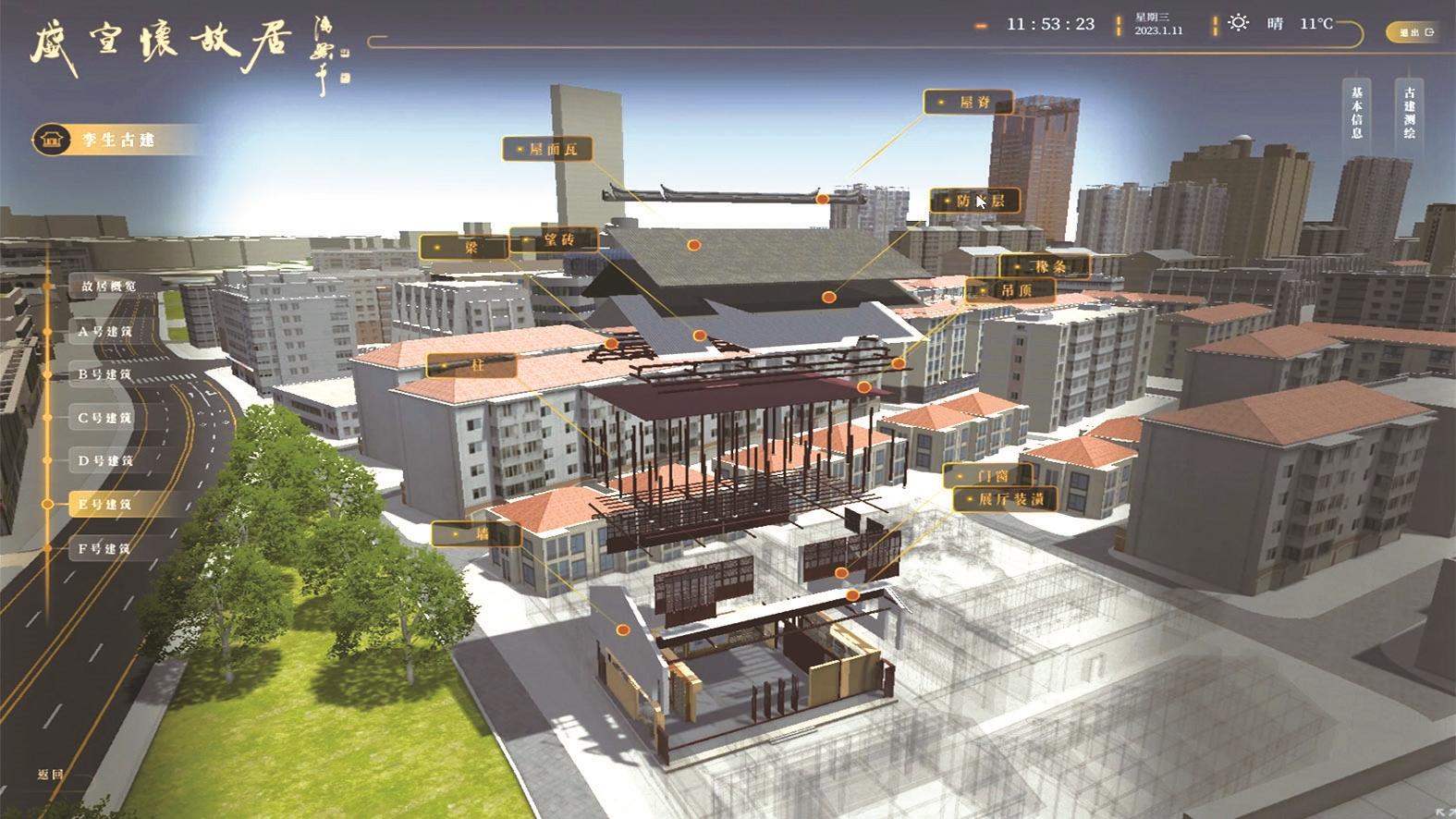Go to F号建筑
Image resolution: width=1456 pixels, height=819 pixels.
click(x=104, y=548)
